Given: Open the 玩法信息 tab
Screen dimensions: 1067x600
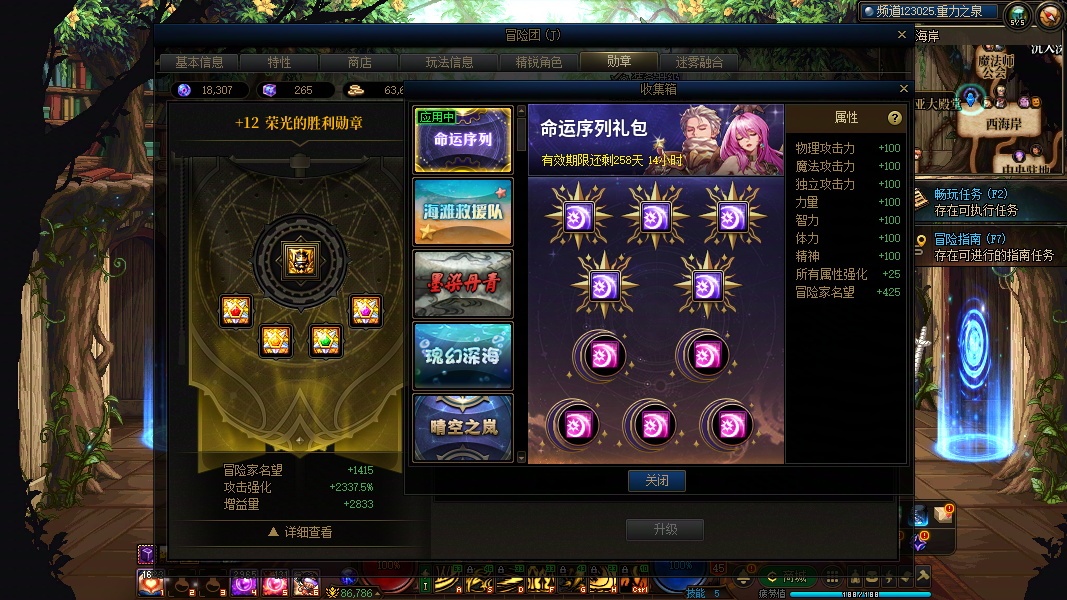Looking at the screenshot, I should pyautogui.click(x=449, y=62).
